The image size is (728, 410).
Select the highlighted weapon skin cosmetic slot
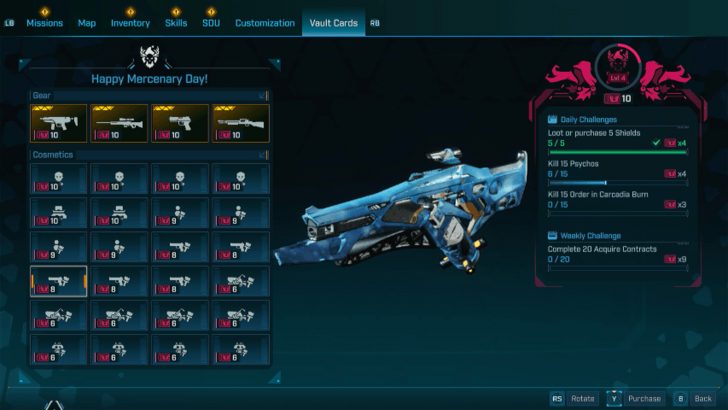(x=59, y=282)
